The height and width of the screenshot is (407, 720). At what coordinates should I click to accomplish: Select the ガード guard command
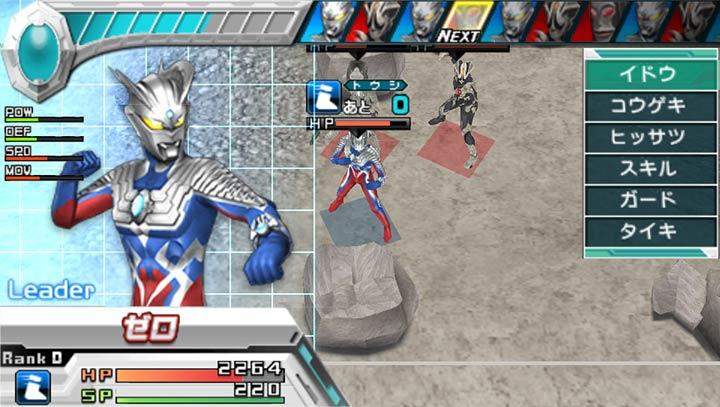tap(647, 199)
